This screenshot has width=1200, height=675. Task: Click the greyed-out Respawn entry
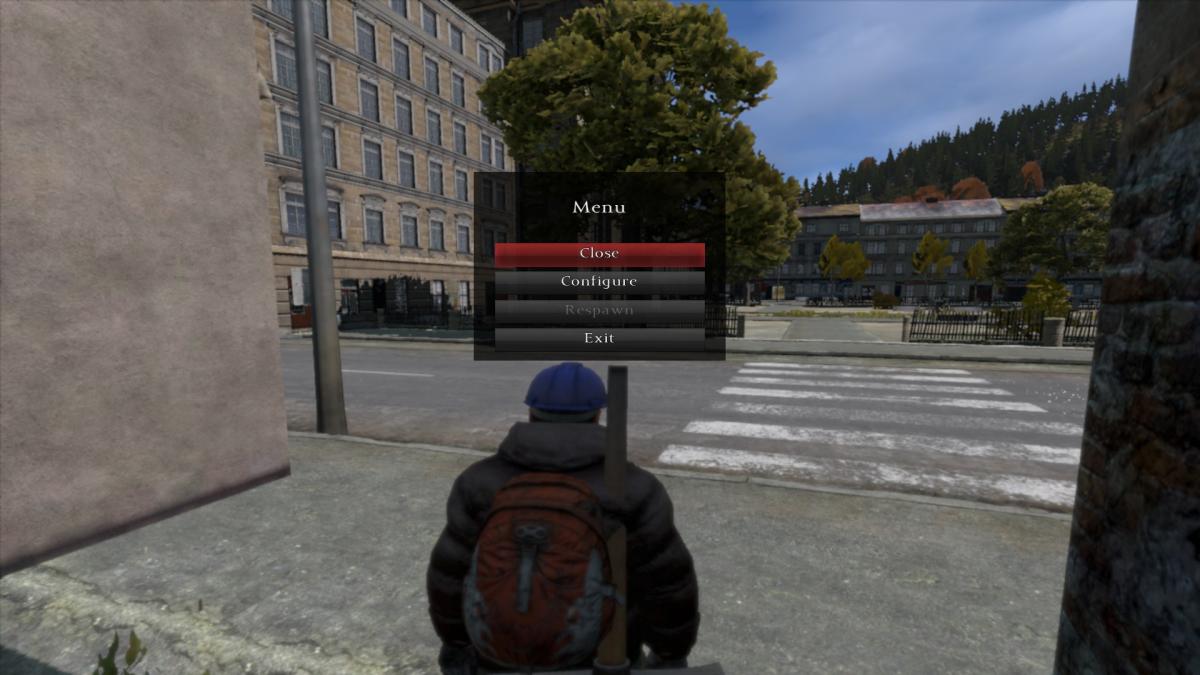click(x=599, y=310)
